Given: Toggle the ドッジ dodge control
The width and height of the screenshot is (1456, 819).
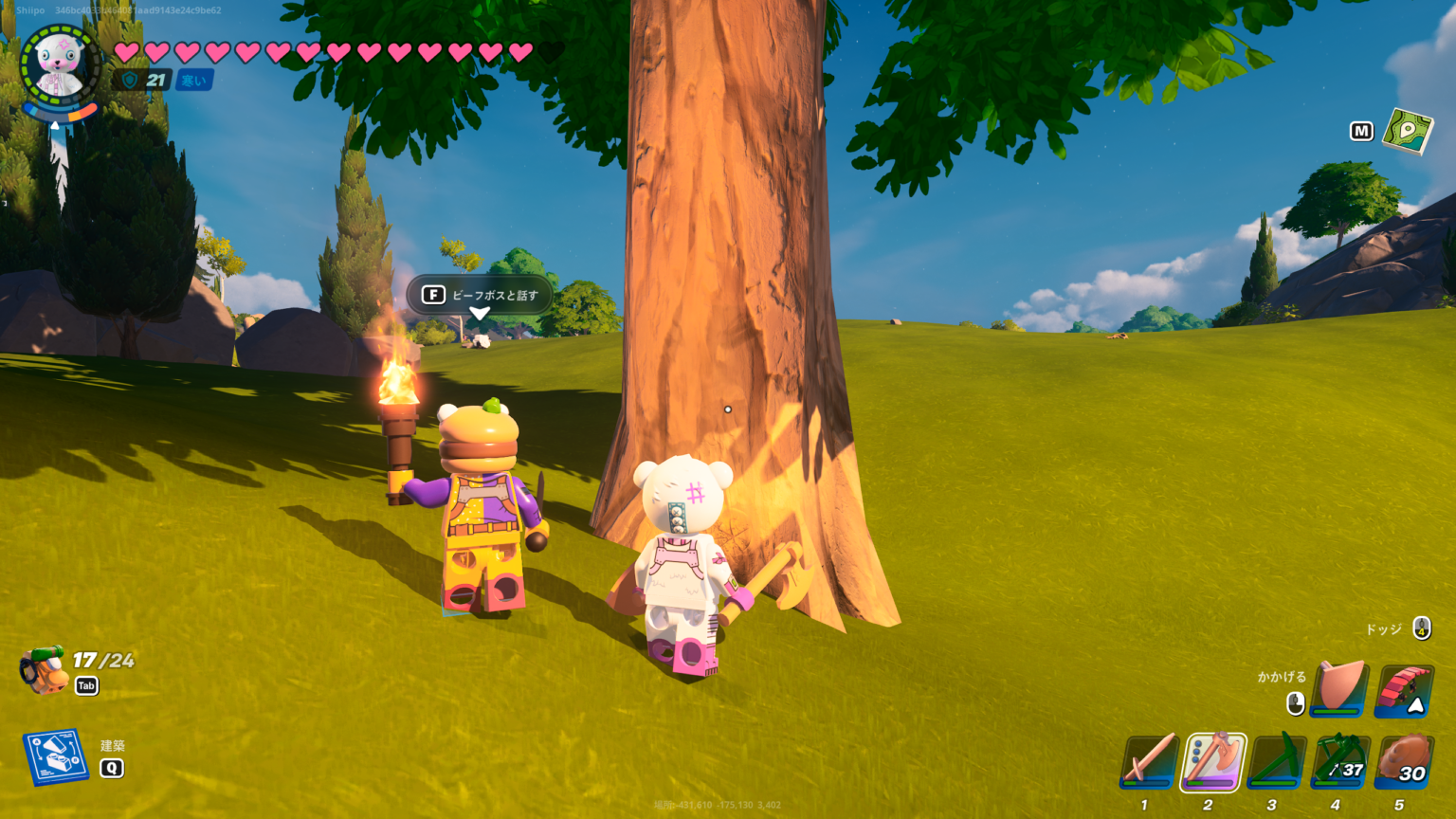Looking at the screenshot, I should coord(1421,626).
